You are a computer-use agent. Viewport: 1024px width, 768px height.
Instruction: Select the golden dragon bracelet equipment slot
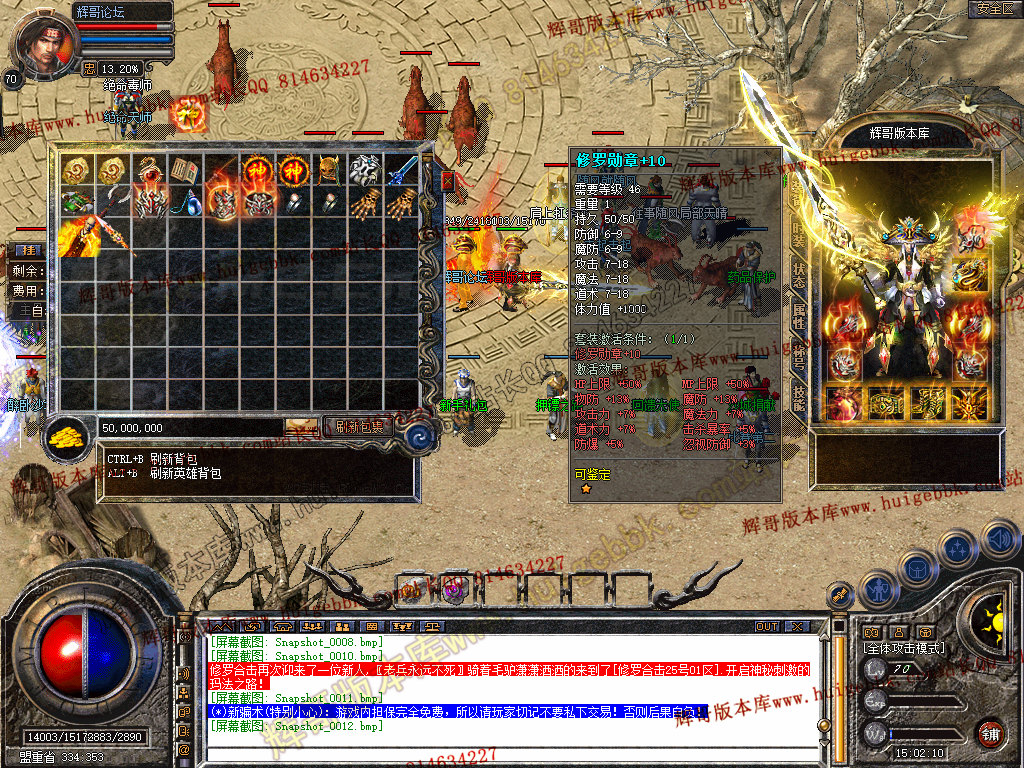click(x=969, y=273)
